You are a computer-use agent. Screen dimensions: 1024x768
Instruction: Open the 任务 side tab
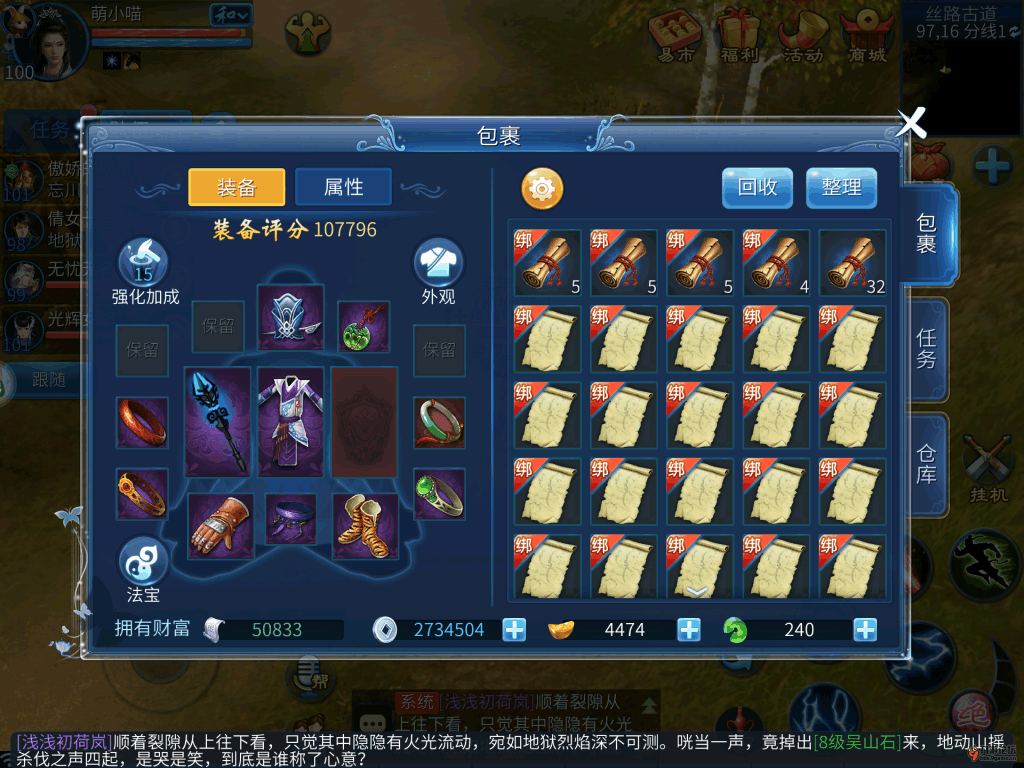tap(927, 349)
